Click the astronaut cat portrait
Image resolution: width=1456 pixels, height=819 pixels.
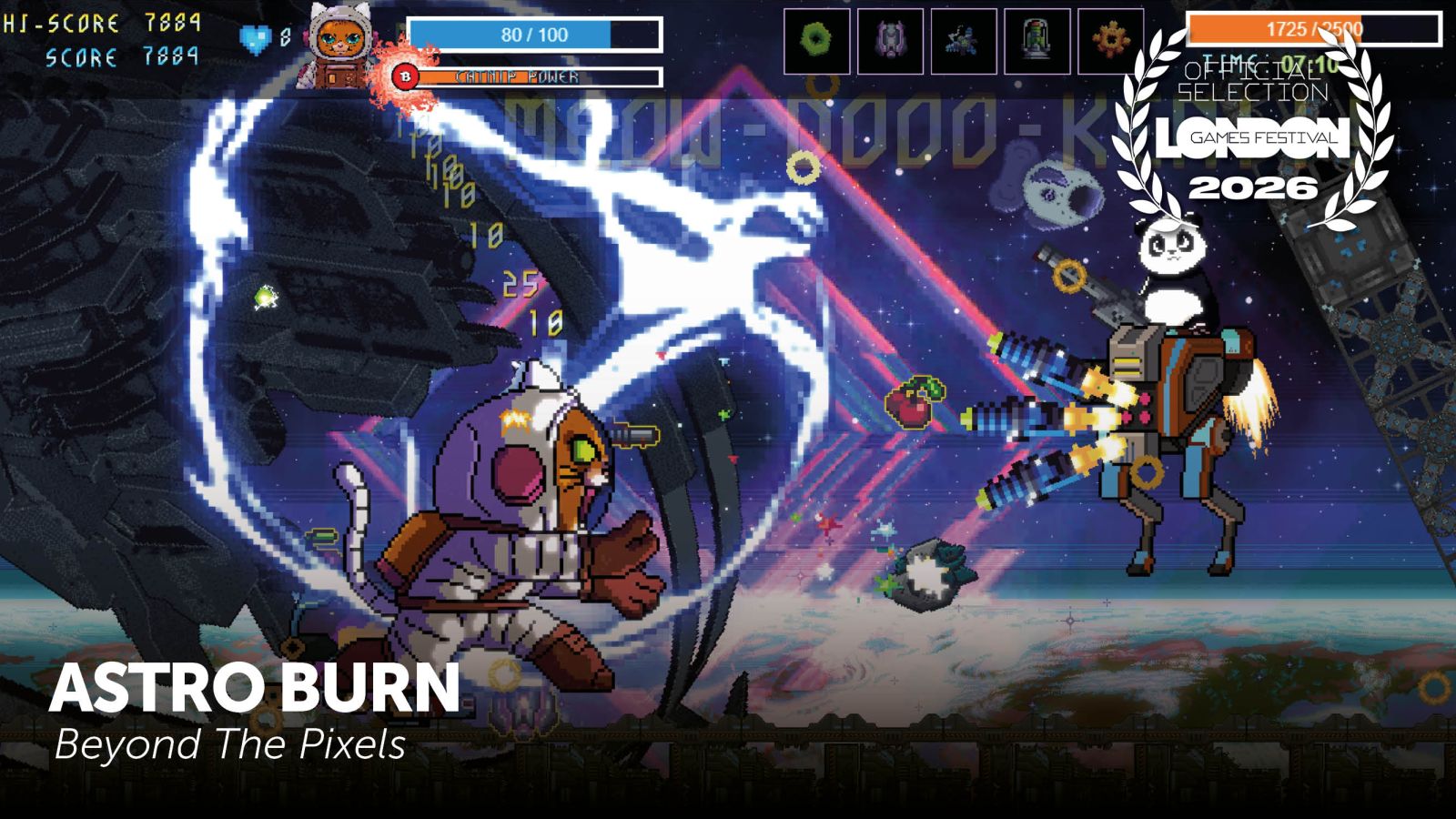339,45
